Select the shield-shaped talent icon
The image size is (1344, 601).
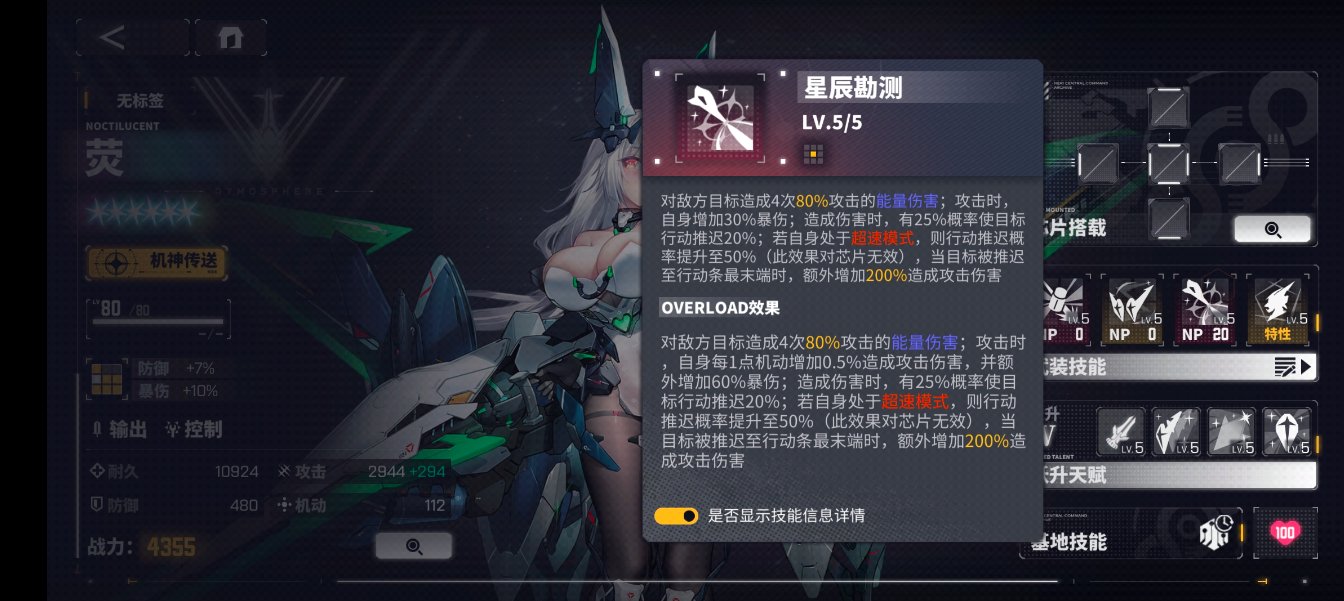[1286, 431]
